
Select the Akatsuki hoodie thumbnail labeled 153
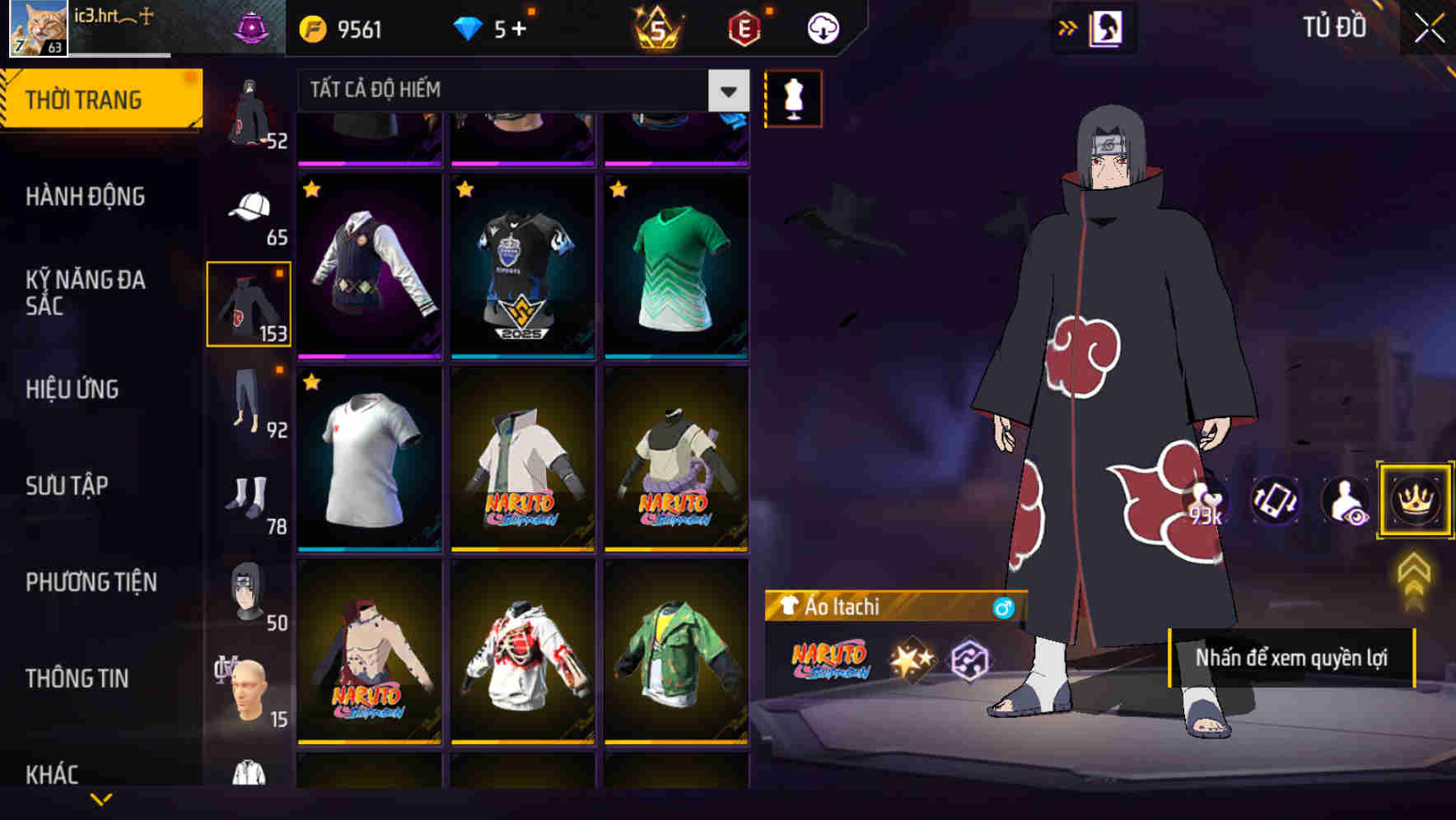[248, 301]
